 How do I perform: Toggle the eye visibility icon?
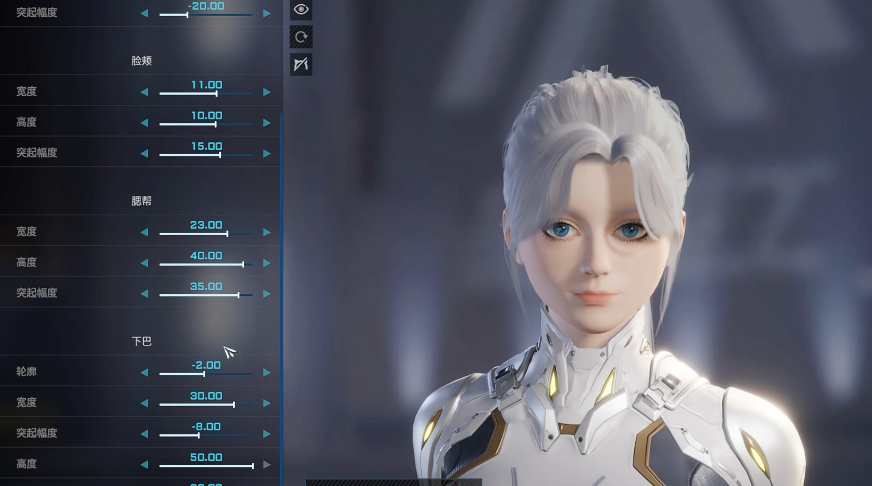(x=301, y=10)
